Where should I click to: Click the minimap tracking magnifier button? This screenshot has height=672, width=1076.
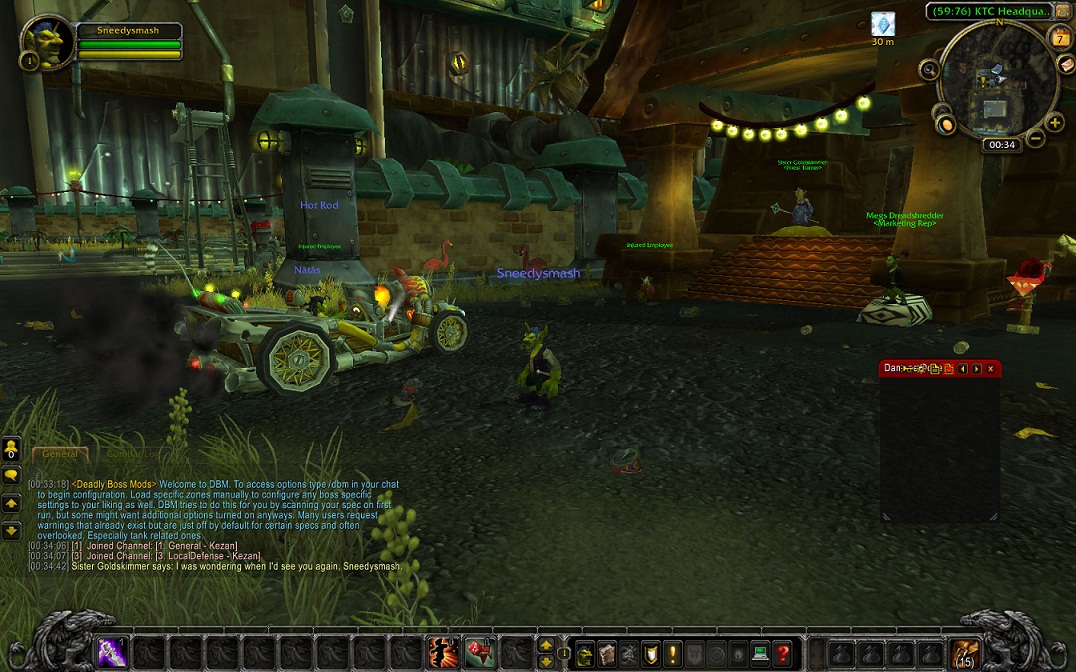pyautogui.click(x=931, y=70)
